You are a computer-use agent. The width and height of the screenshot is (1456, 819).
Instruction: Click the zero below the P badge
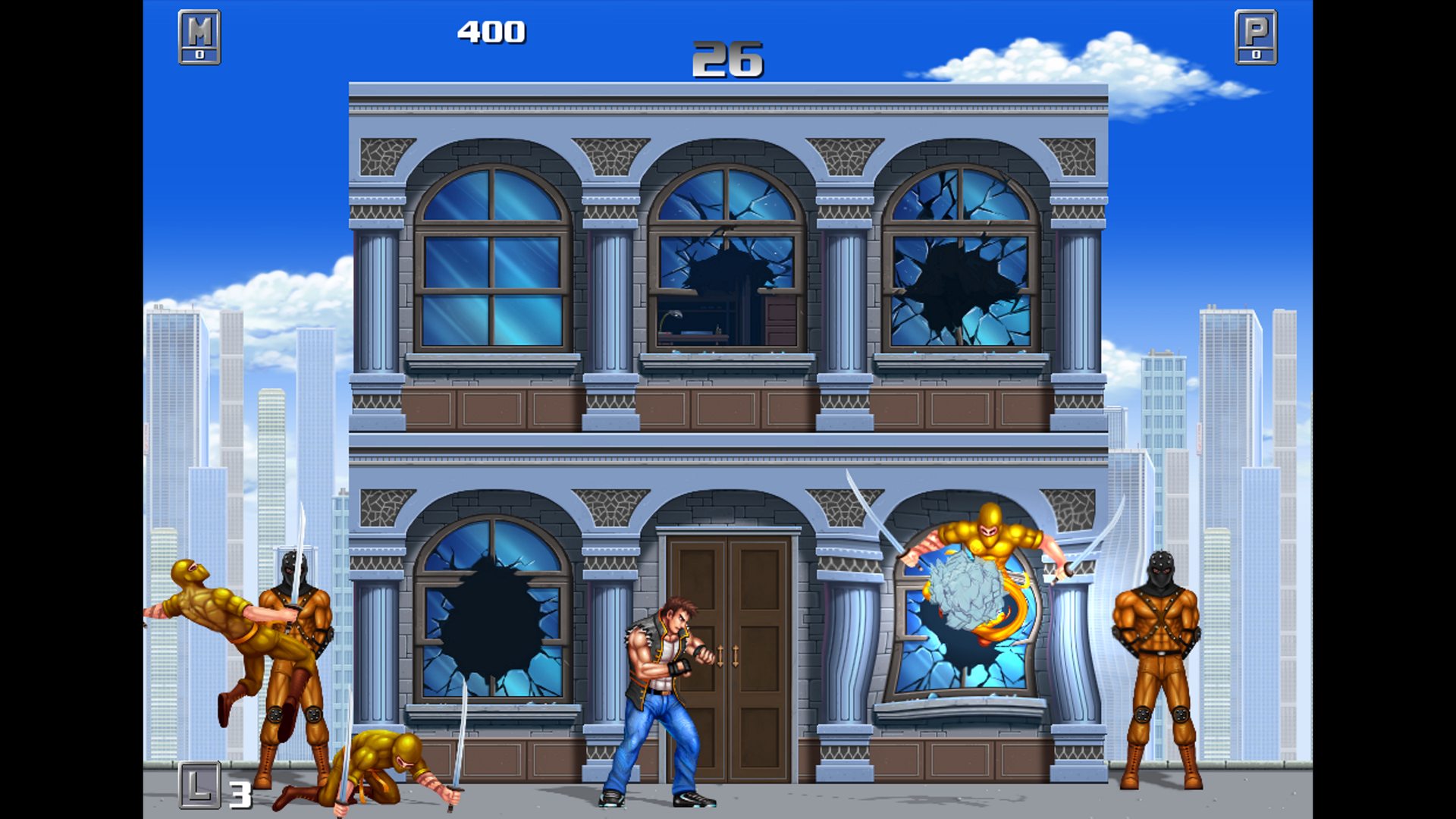coord(1256,54)
